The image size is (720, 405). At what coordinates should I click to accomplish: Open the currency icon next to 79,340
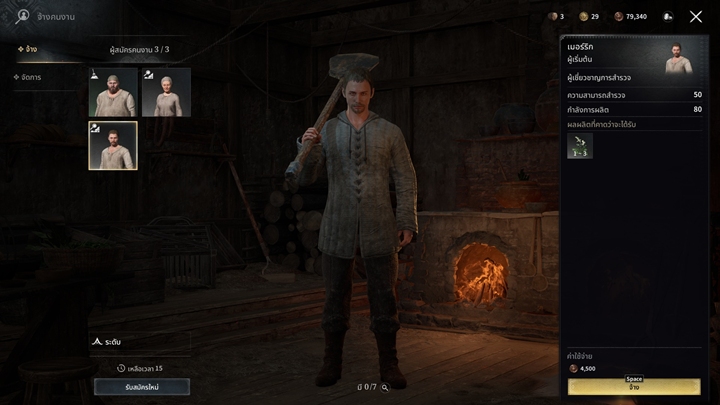tap(619, 17)
